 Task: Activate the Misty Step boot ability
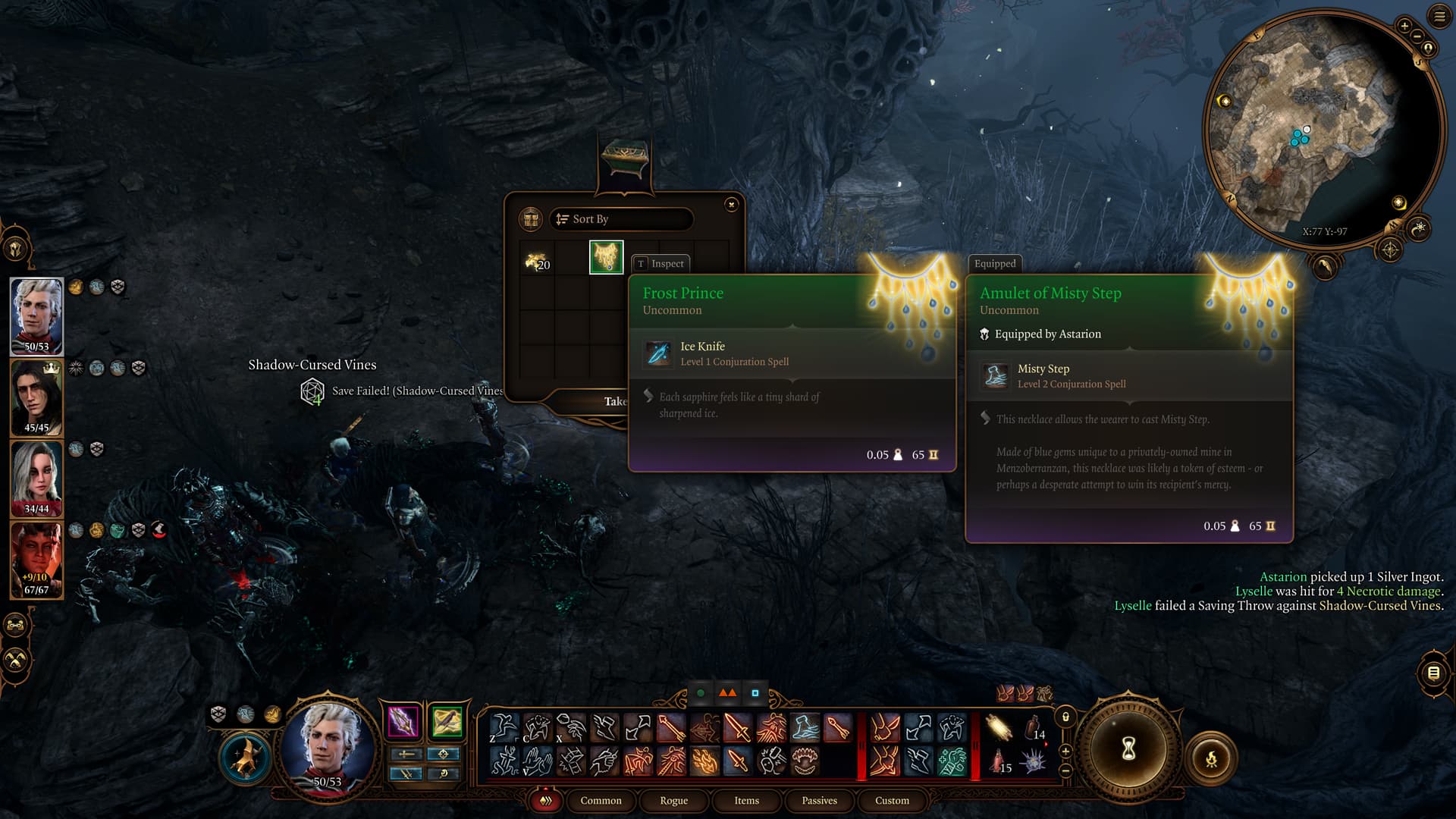[x=805, y=727]
